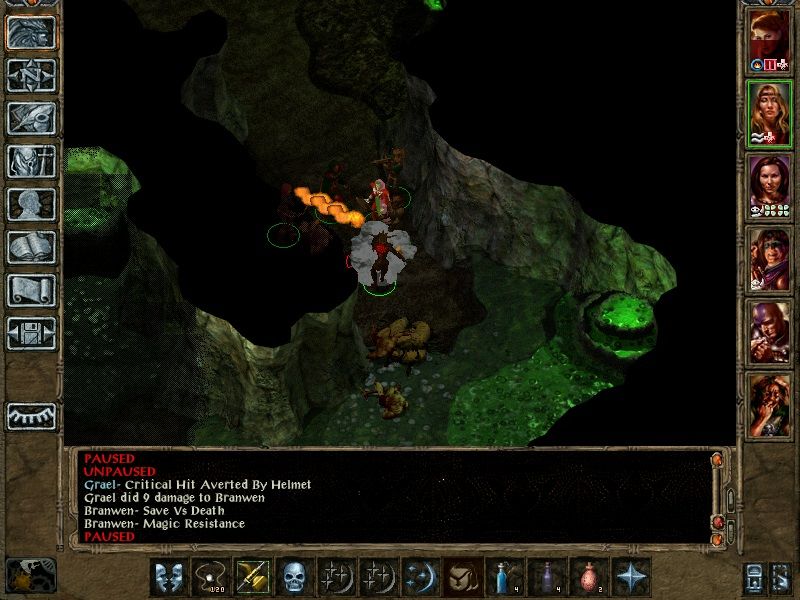This screenshot has width=800, height=600.
Task: Open the area map compass button
Action: click(x=31, y=75)
